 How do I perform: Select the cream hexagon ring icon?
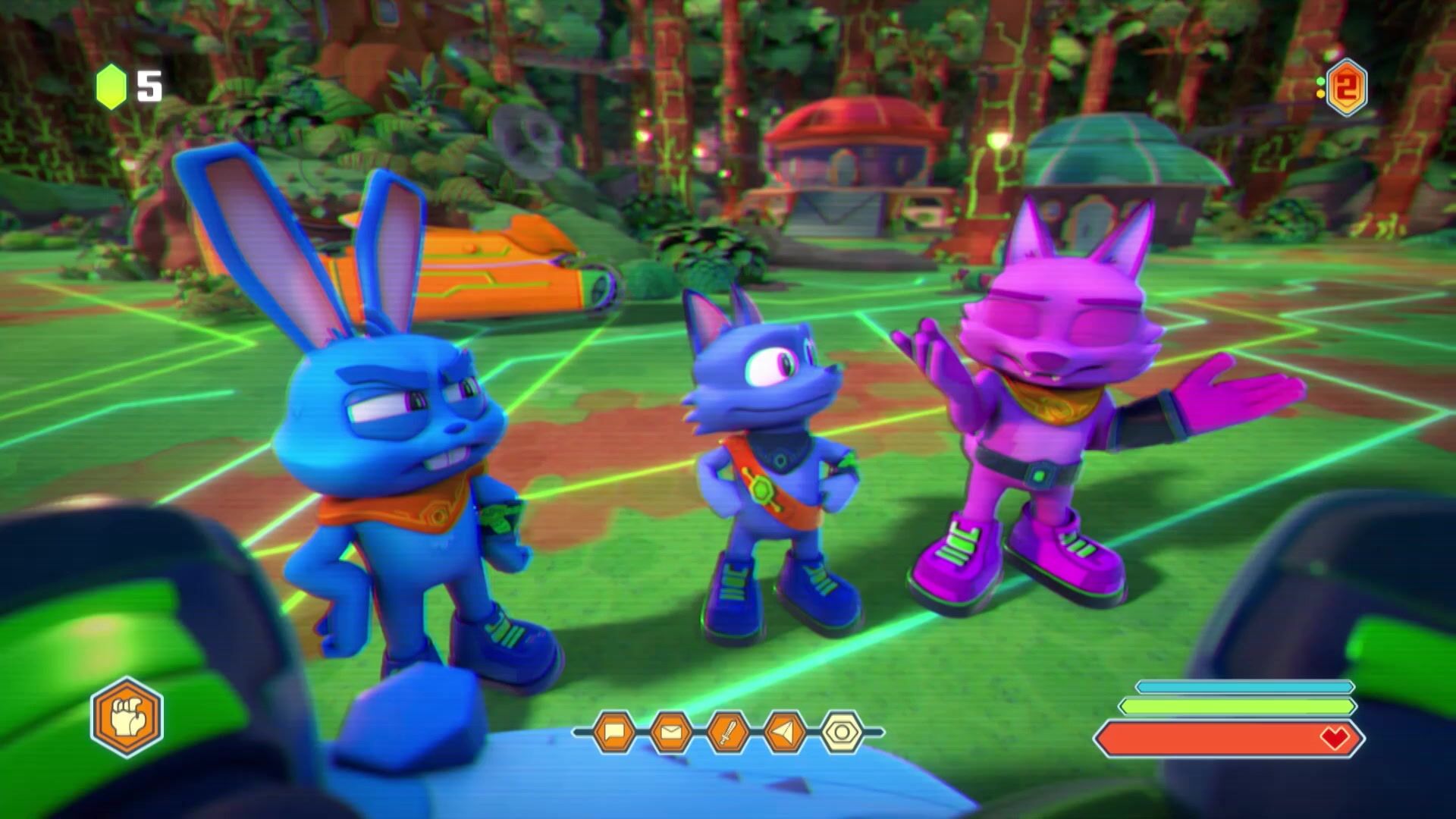point(842,732)
